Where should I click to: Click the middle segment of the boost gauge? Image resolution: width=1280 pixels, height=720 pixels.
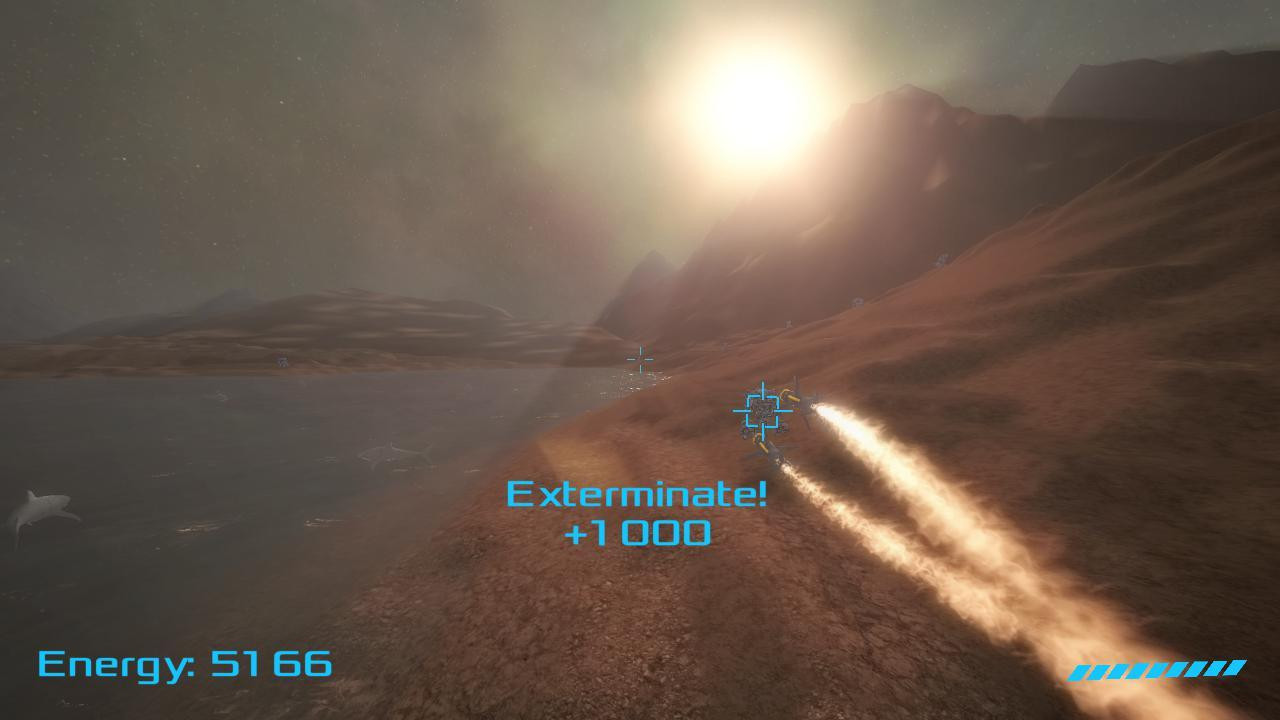click(x=1155, y=670)
